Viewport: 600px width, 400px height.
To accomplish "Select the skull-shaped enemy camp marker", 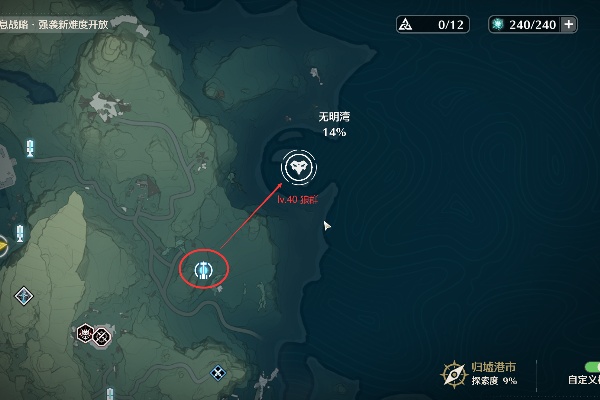I will point(86,335).
